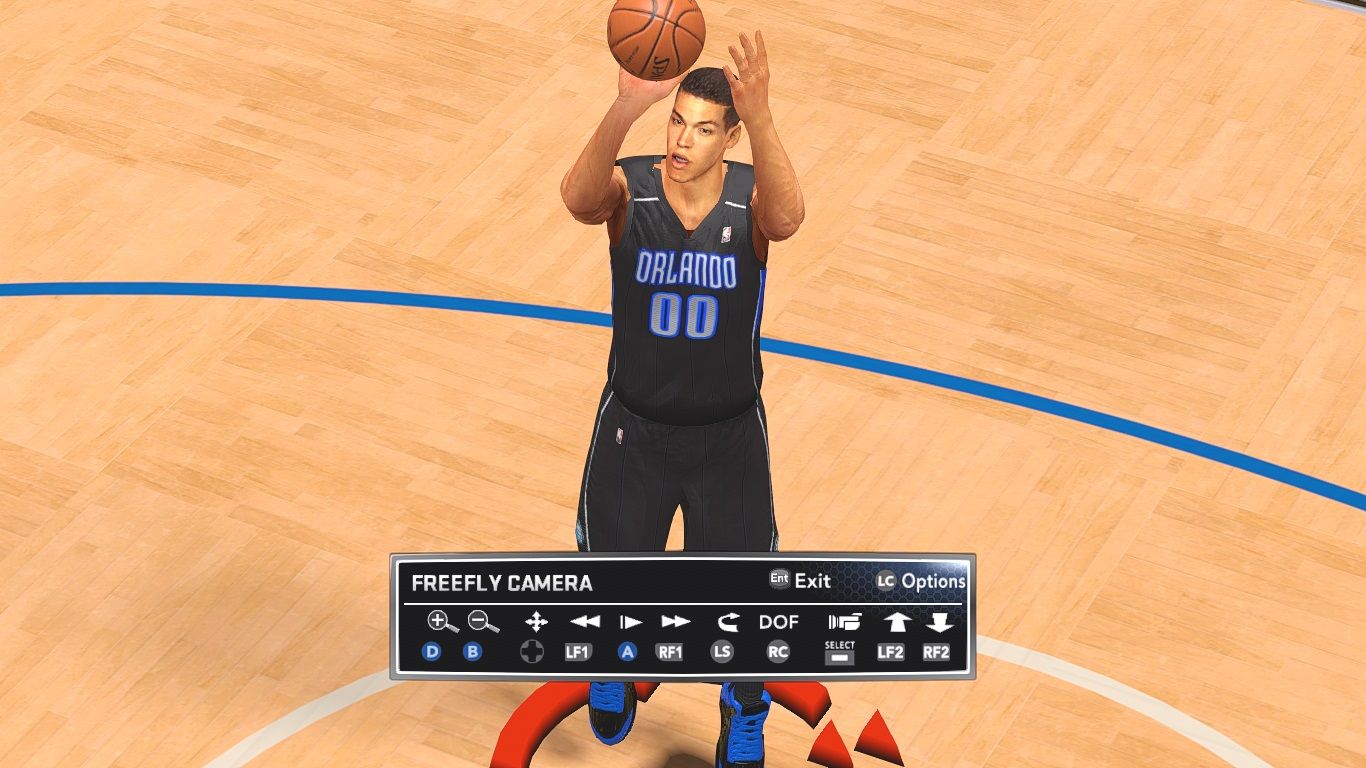Screen dimensions: 1366x768
Task: Raise the camera with the up arrow
Action: (895, 622)
